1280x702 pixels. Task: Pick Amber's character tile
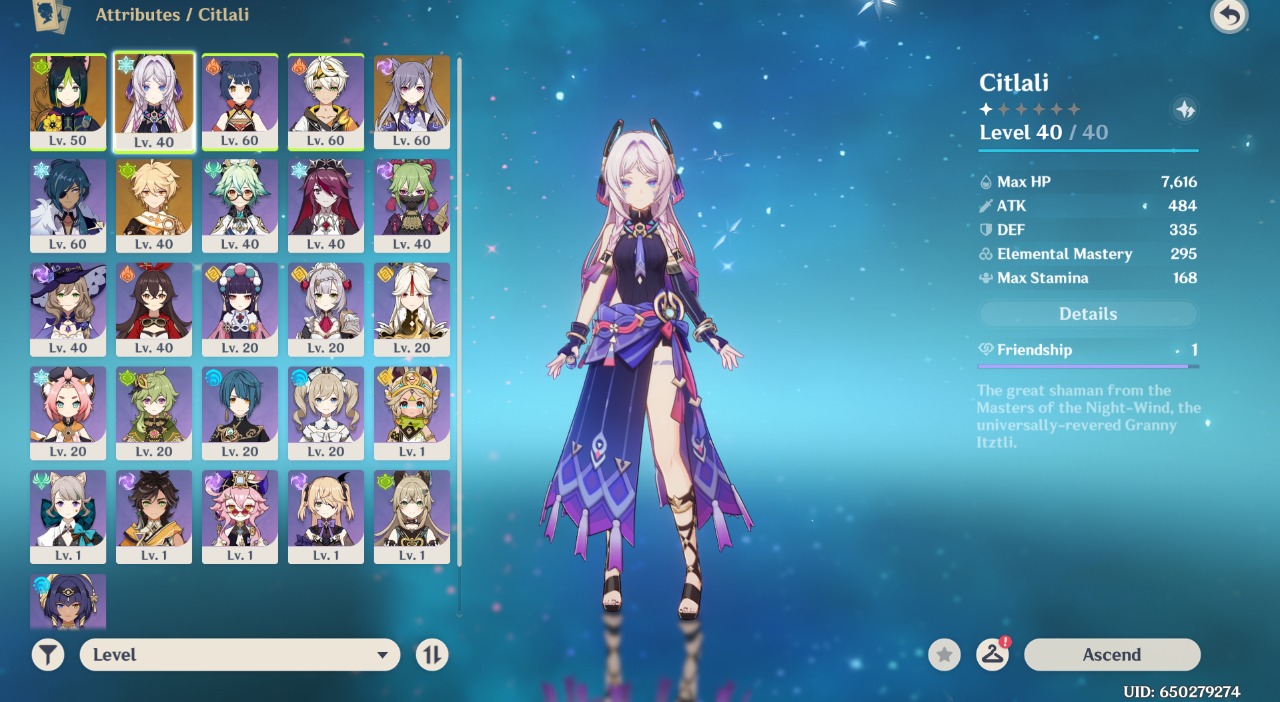coord(154,309)
